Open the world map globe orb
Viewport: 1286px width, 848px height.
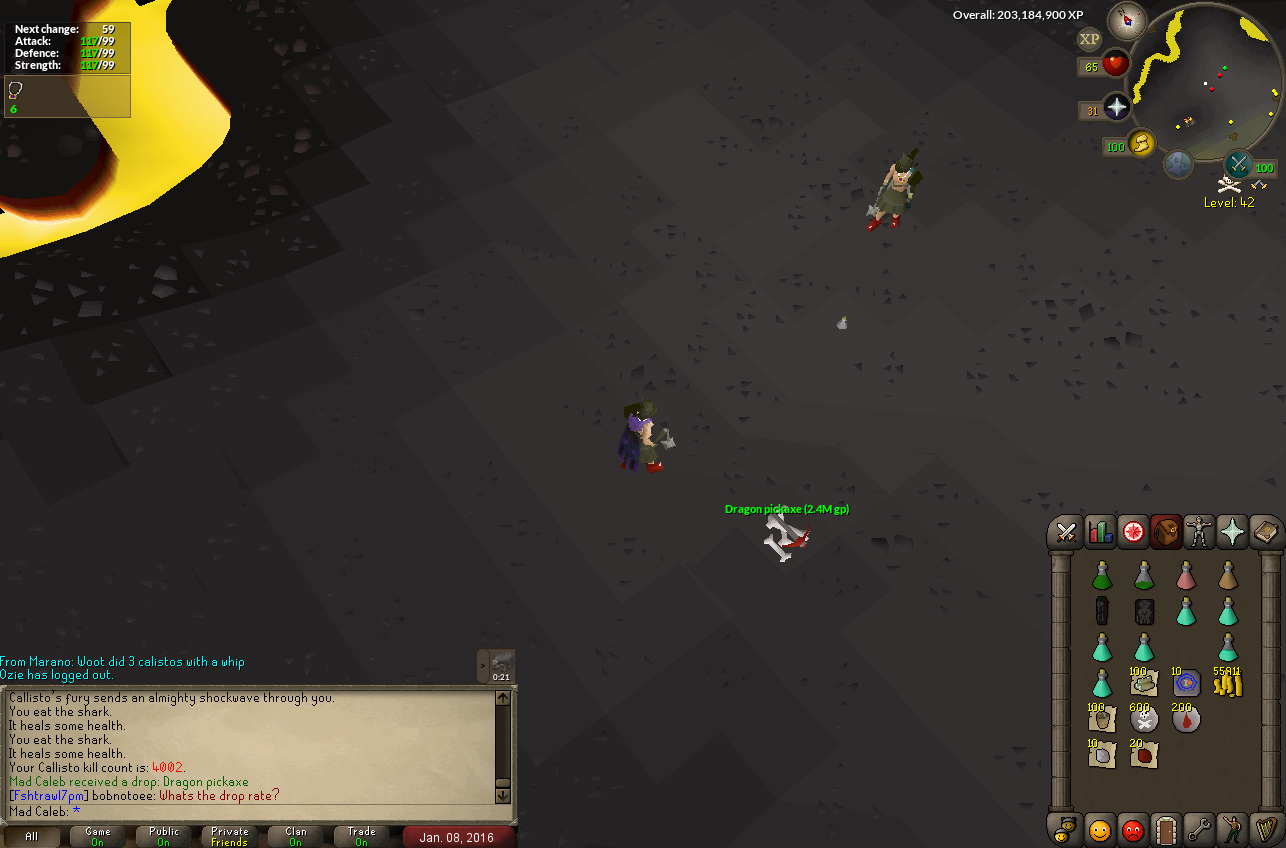(1178, 165)
